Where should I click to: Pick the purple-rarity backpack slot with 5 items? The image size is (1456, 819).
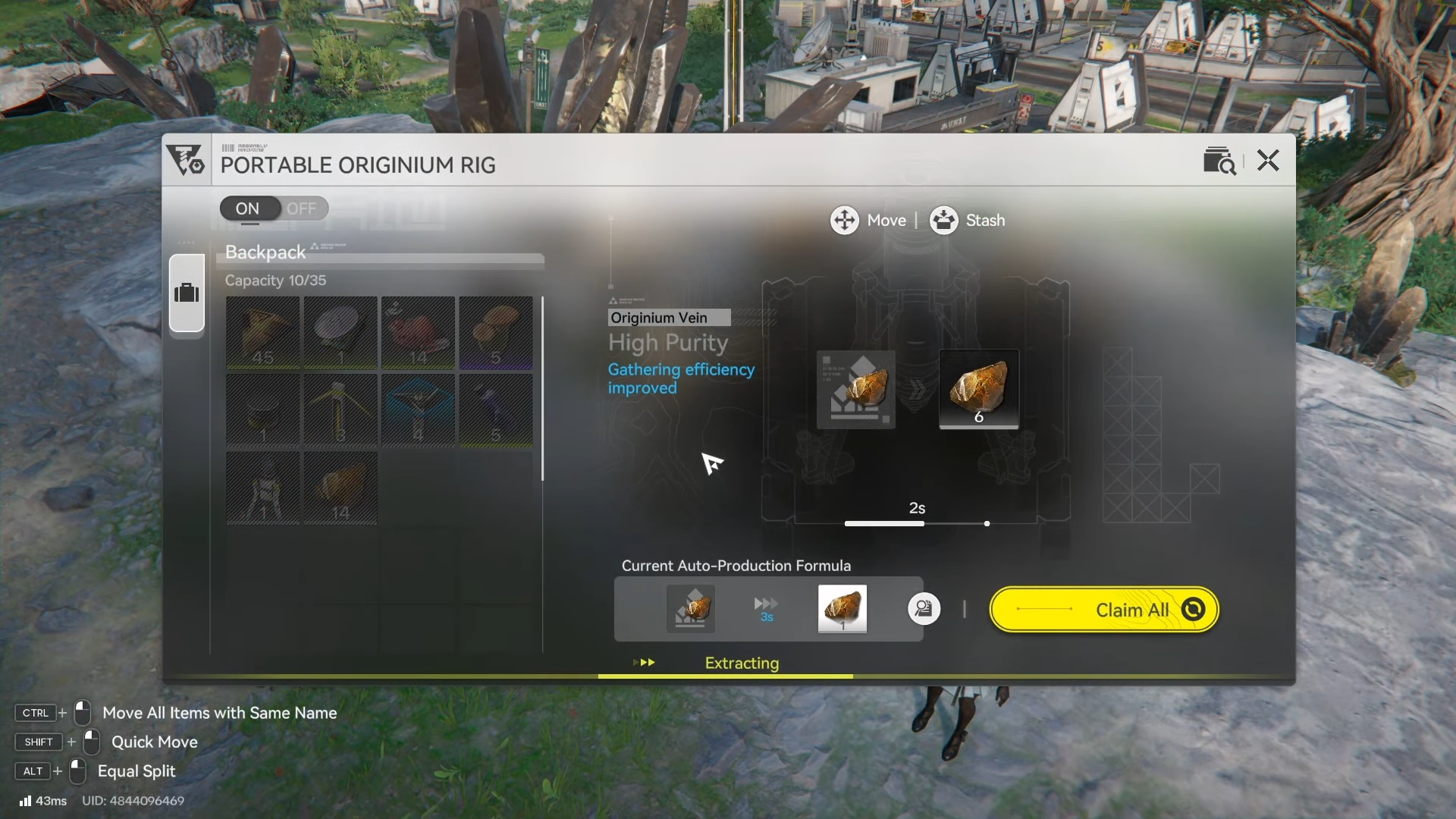coord(495,333)
